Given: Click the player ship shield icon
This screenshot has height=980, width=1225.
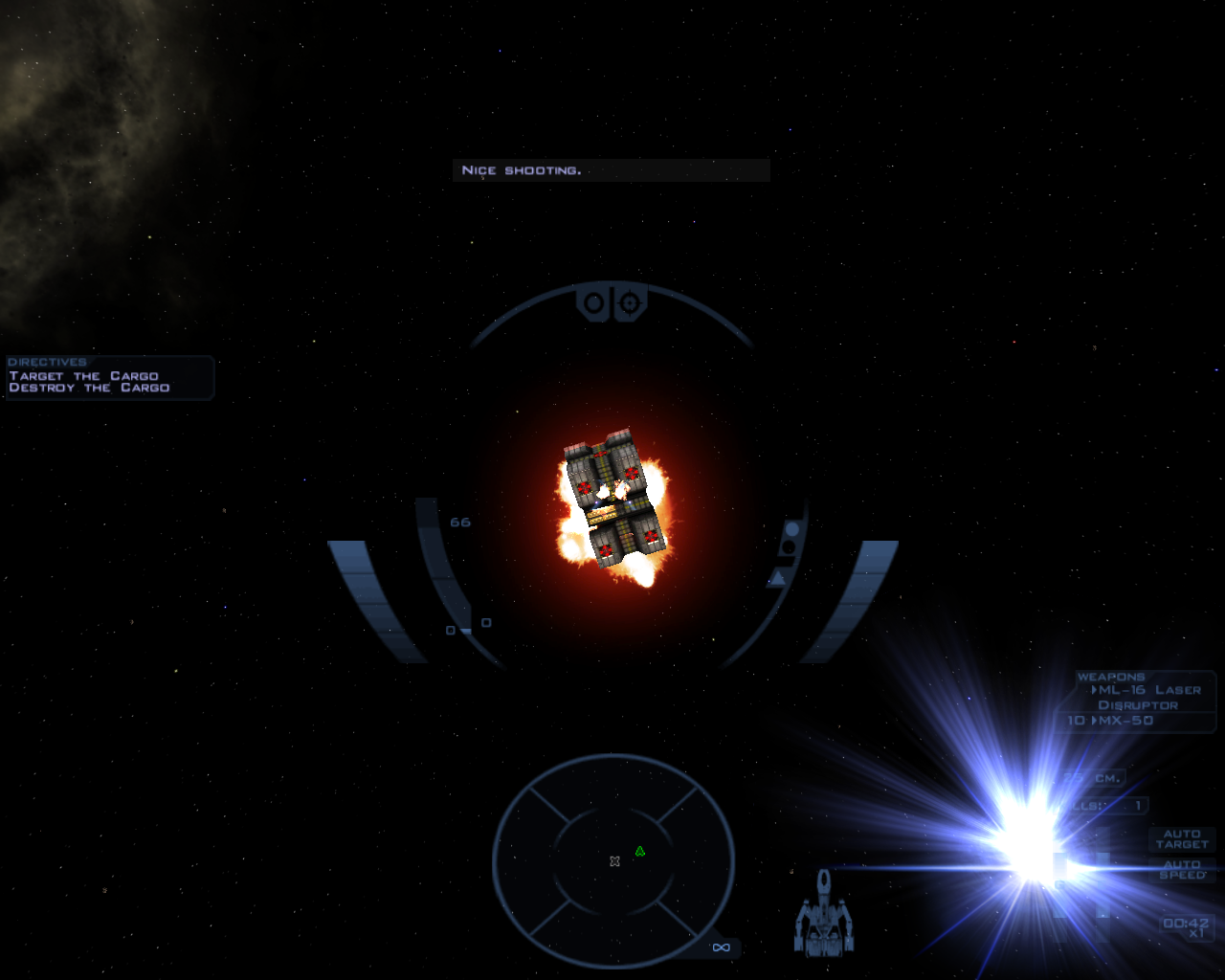Looking at the screenshot, I should [823, 915].
